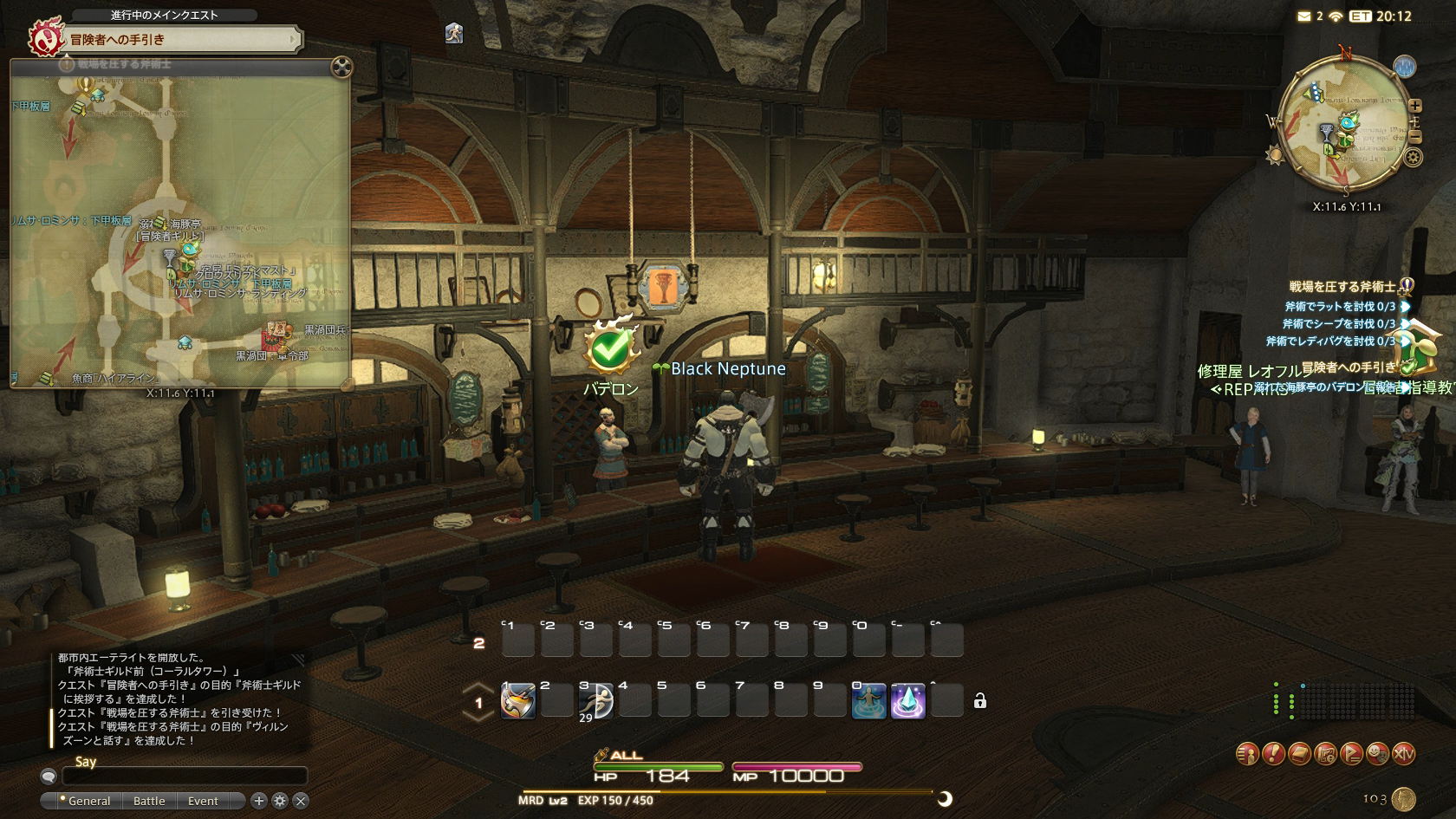This screenshot has height=819, width=1456.
Task: Open the XIV system menu icon
Action: 1403,754
